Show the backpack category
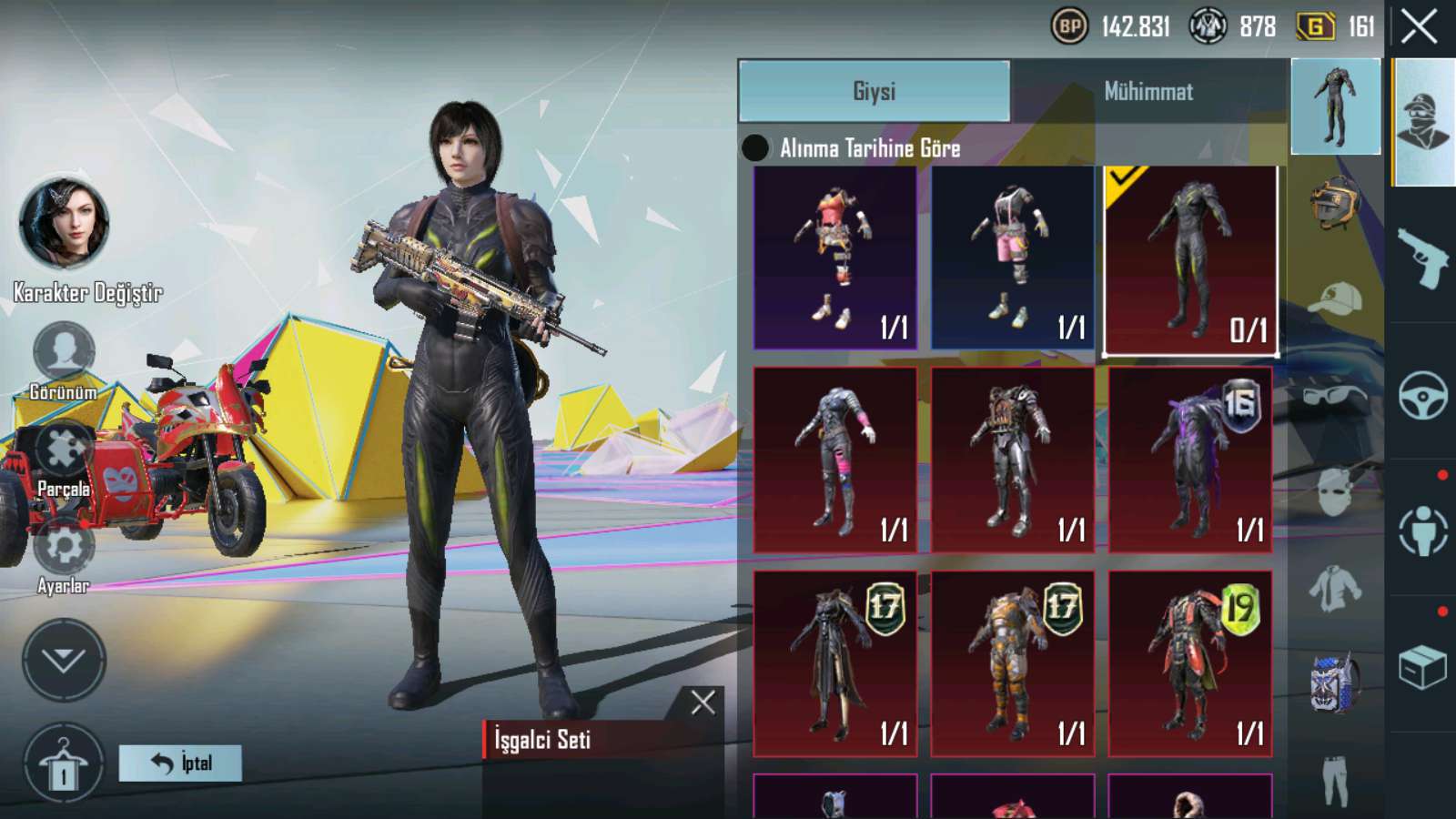1456x819 pixels. (1334, 681)
